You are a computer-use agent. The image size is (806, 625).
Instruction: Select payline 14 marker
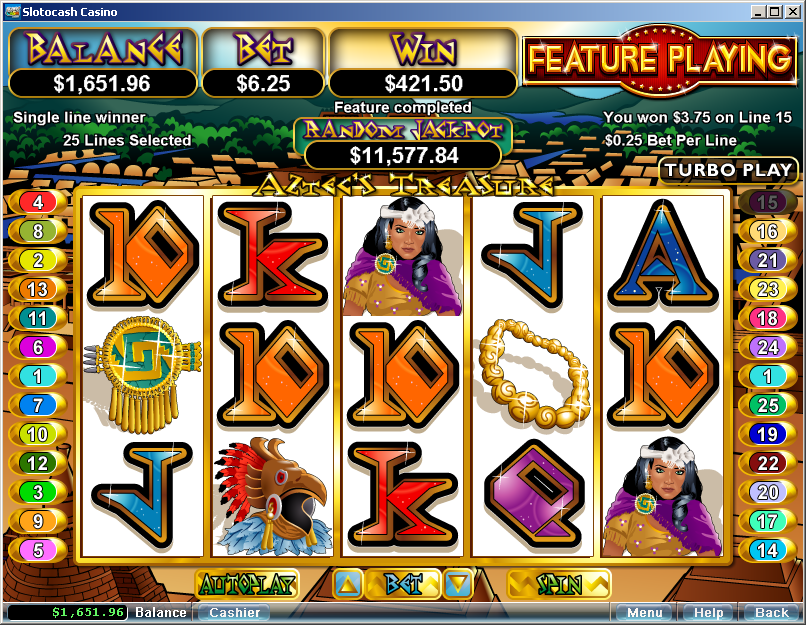pyautogui.click(x=767, y=550)
